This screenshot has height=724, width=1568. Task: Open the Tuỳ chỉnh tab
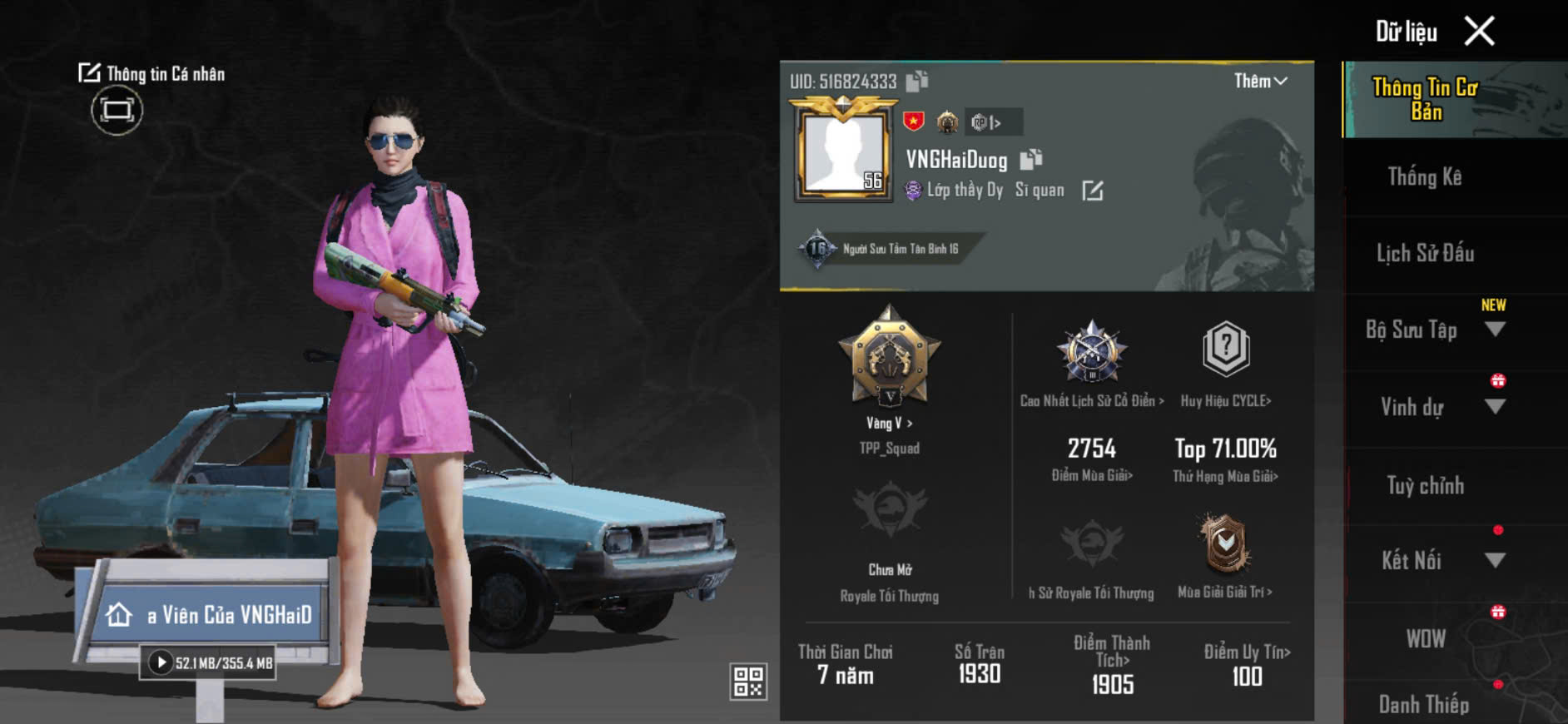[1425, 485]
